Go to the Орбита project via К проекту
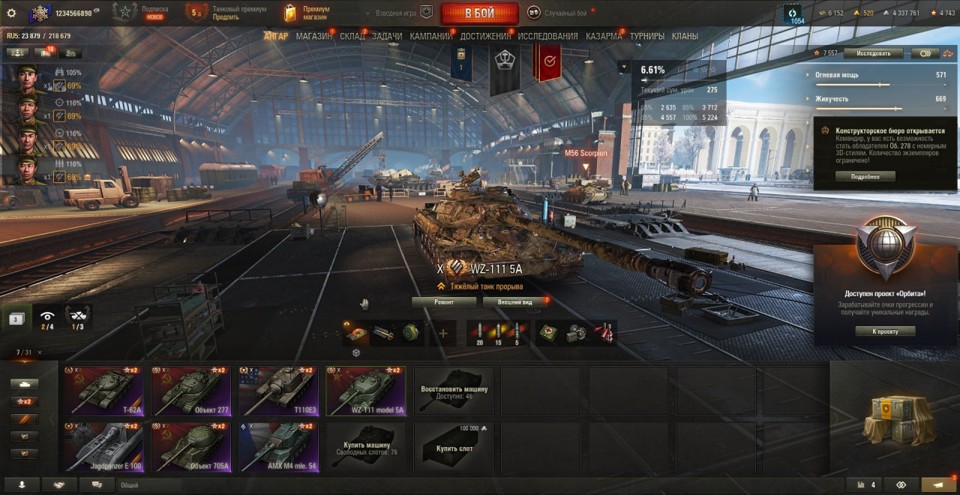Viewport: 960px width, 495px height. [x=885, y=330]
